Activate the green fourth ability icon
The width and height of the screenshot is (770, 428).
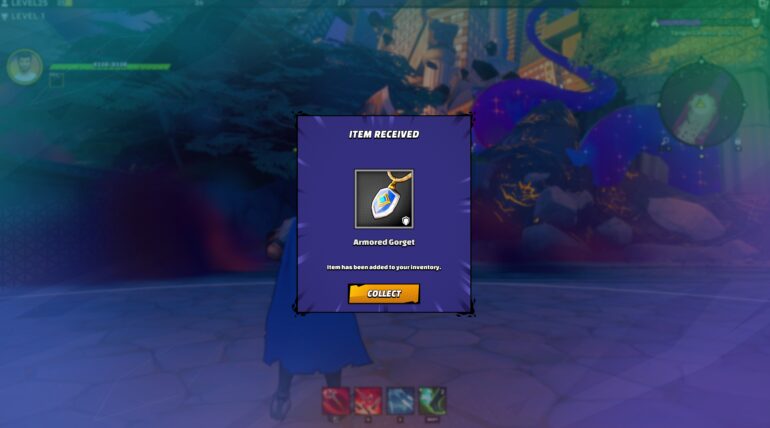tap(432, 401)
